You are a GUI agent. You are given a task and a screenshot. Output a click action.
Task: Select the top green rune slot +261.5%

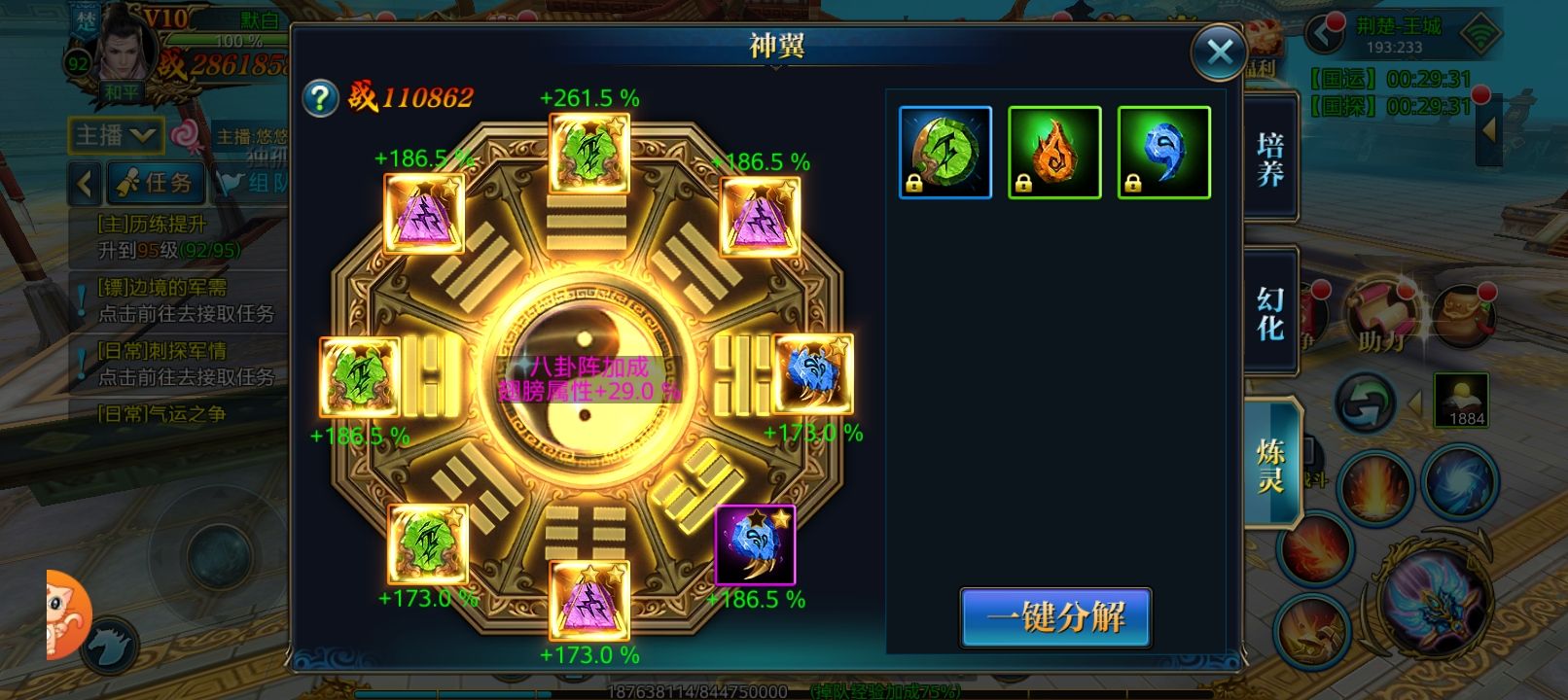(589, 153)
